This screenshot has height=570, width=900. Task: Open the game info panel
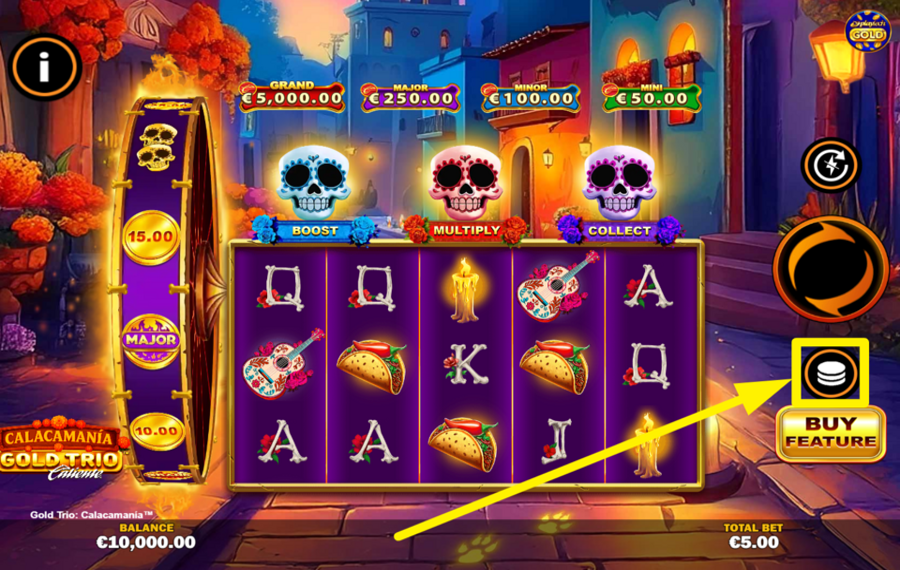tap(44, 67)
